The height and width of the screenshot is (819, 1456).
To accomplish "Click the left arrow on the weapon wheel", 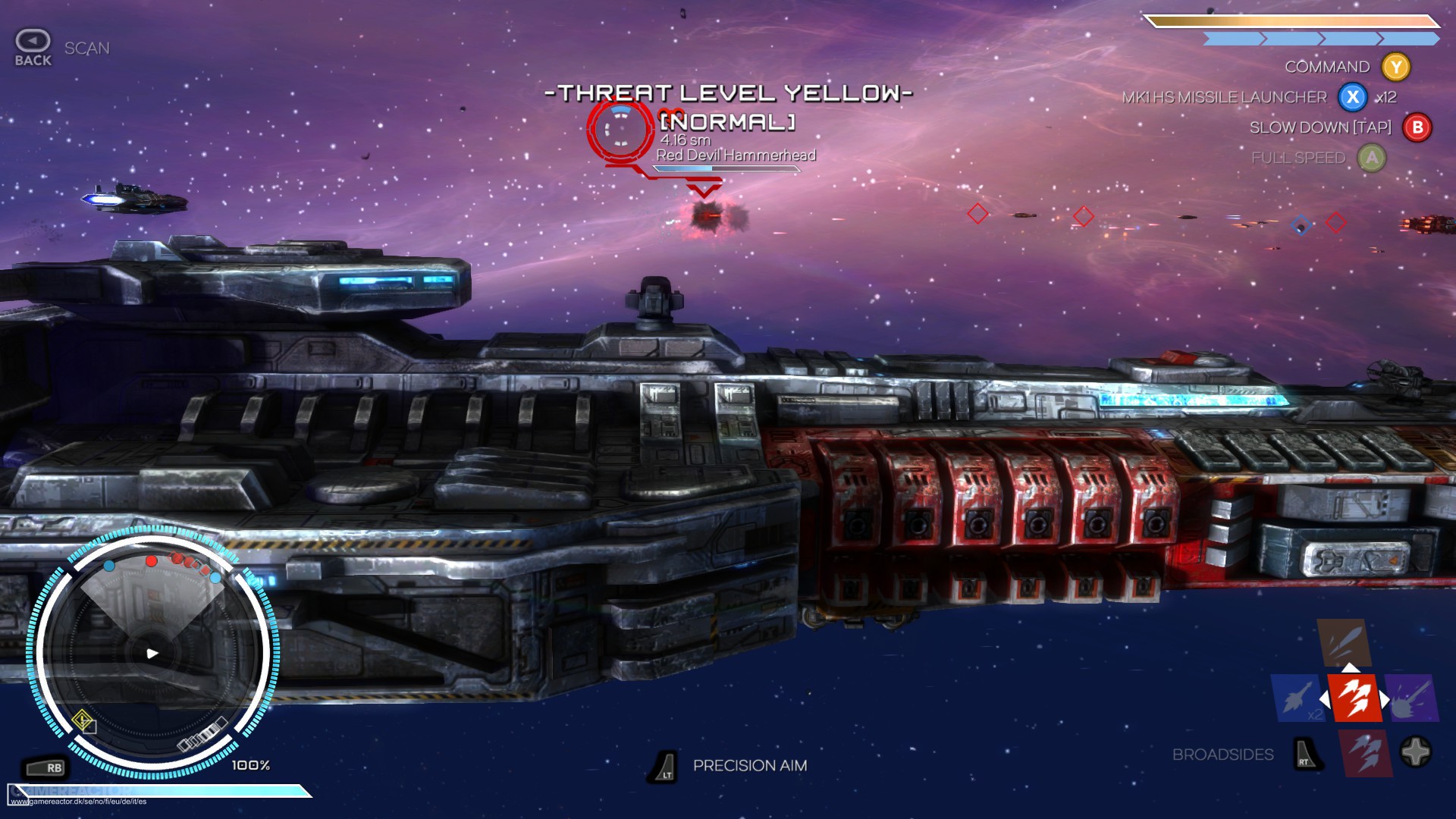I will point(1324,699).
